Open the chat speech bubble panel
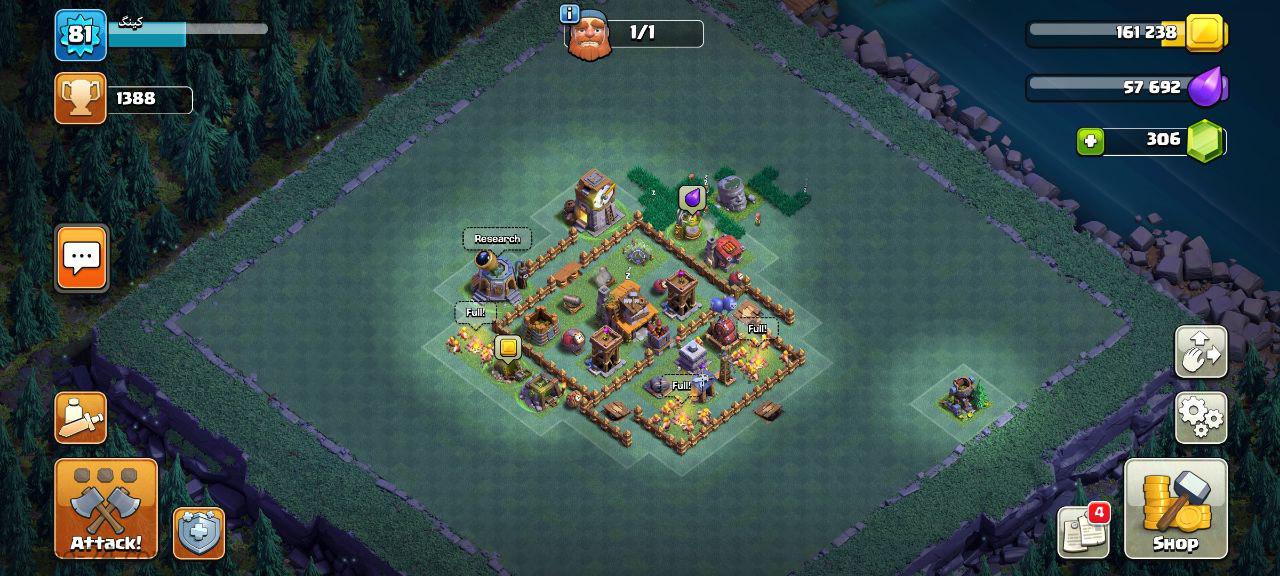Image resolution: width=1280 pixels, height=576 pixels. point(81,258)
